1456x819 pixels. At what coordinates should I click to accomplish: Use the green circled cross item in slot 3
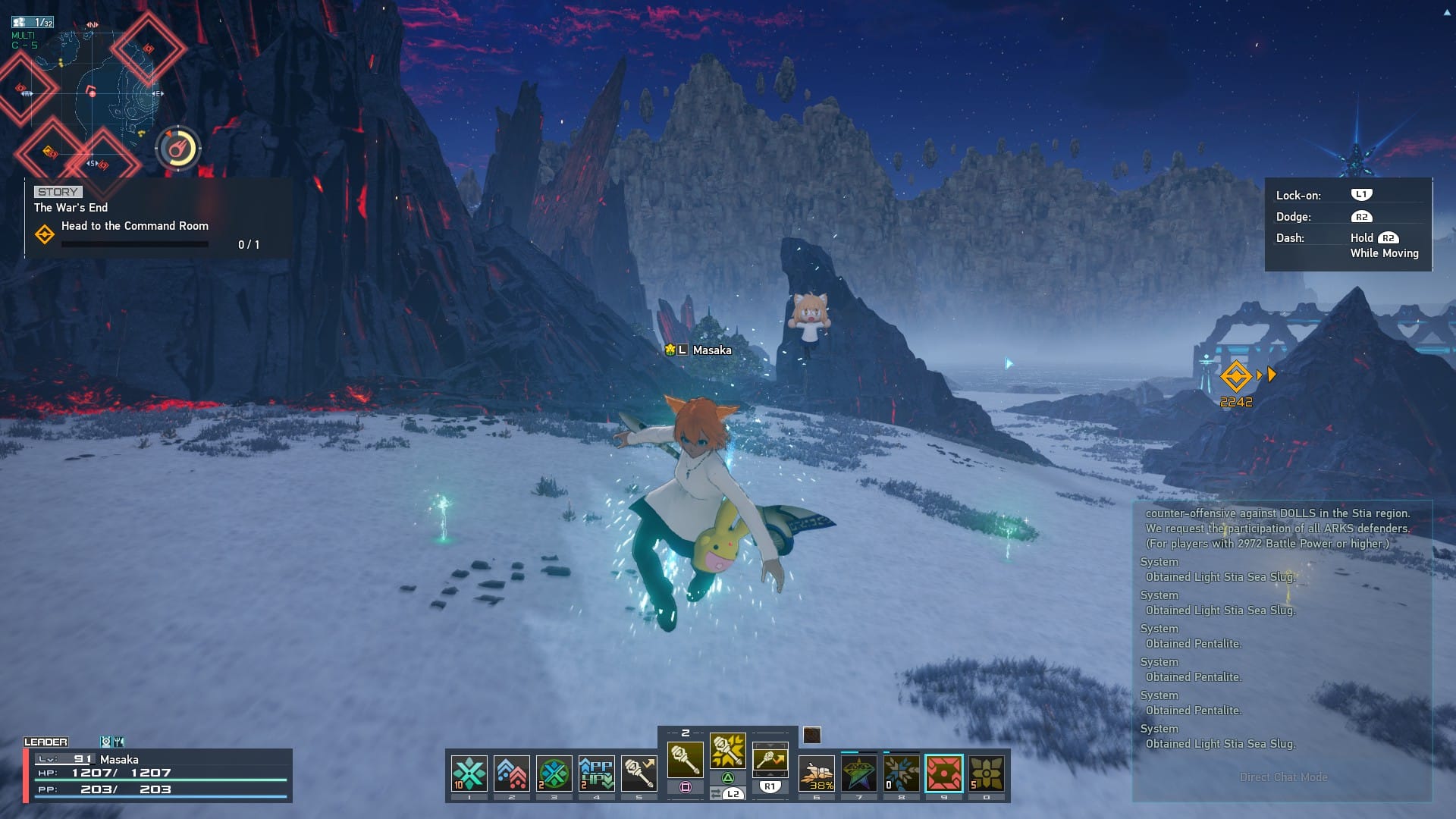pos(554,773)
